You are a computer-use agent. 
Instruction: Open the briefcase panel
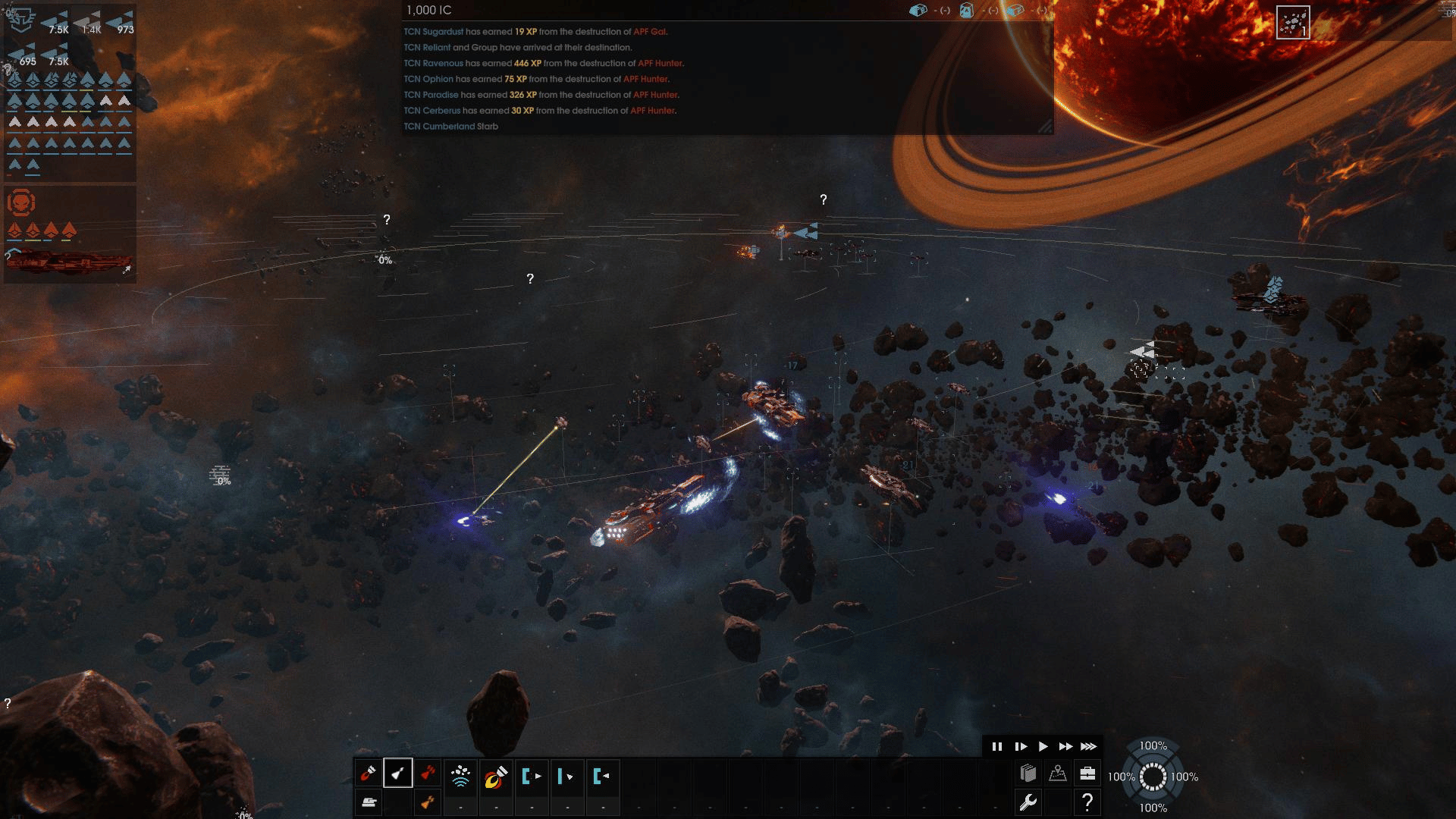point(1087,773)
